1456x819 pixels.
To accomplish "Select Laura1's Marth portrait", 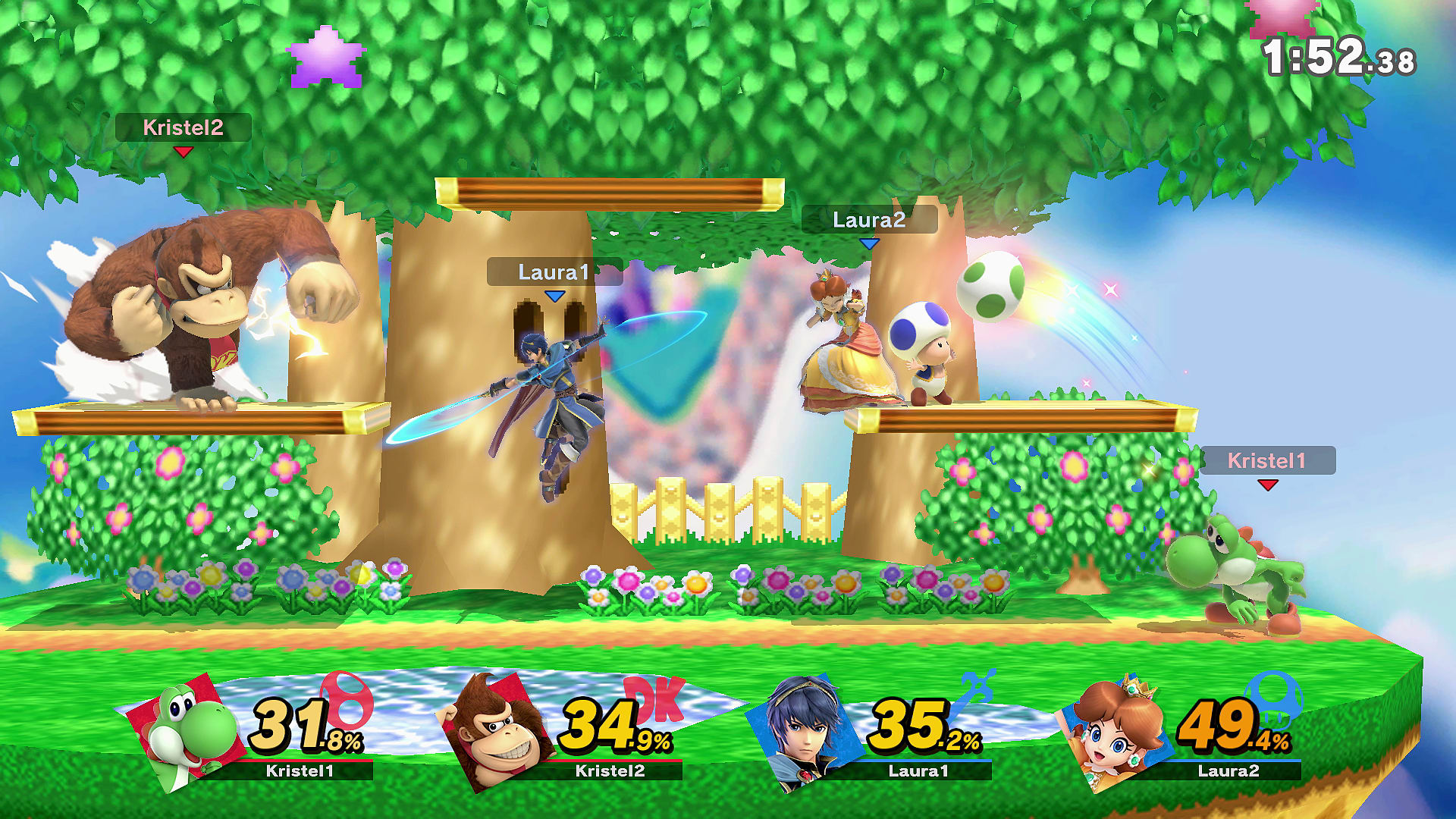I will [806, 732].
